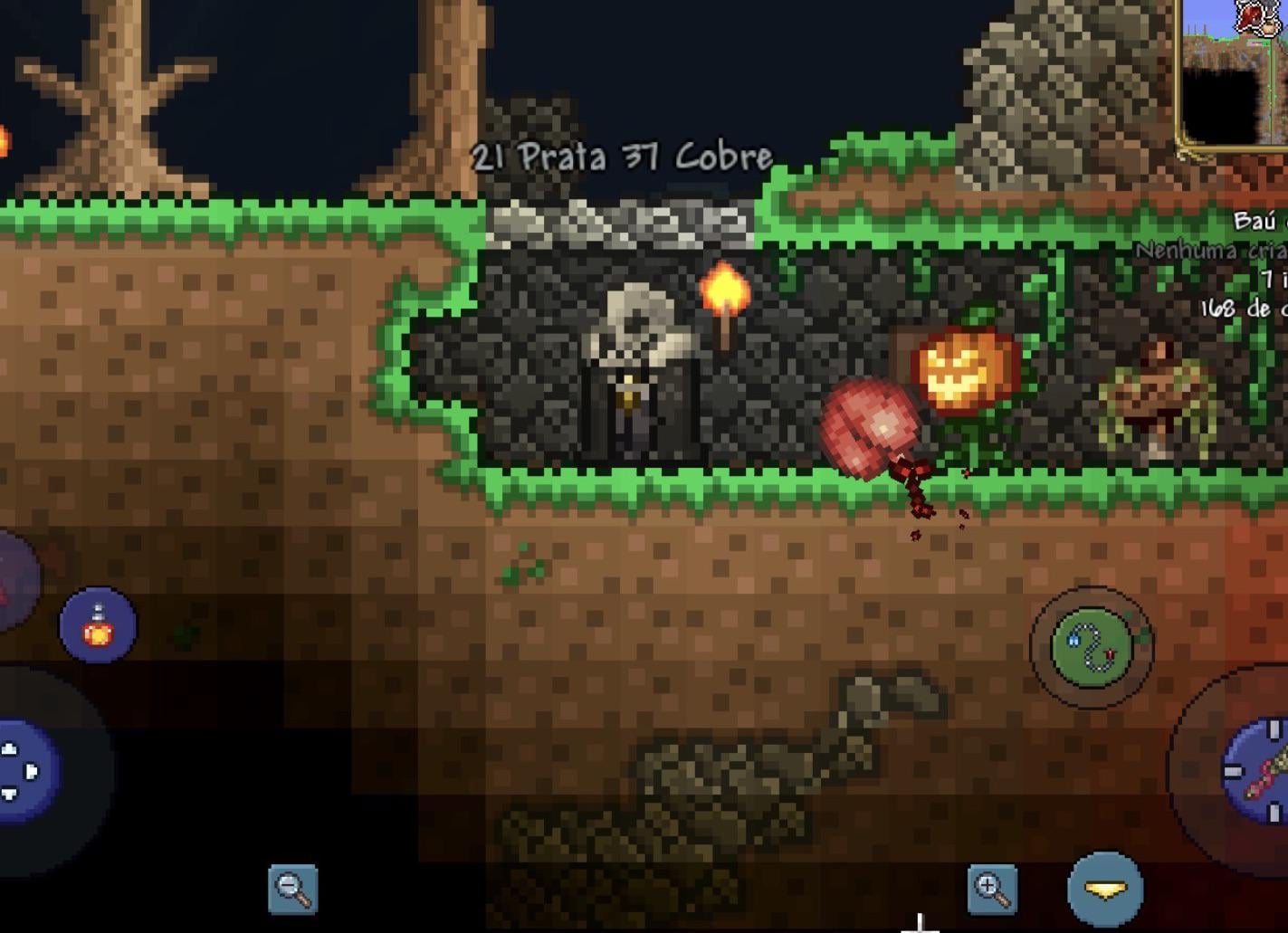This screenshot has height=933, width=1288.
Task: Zoom out with the minus magnifier
Action: click(x=293, y=889)
